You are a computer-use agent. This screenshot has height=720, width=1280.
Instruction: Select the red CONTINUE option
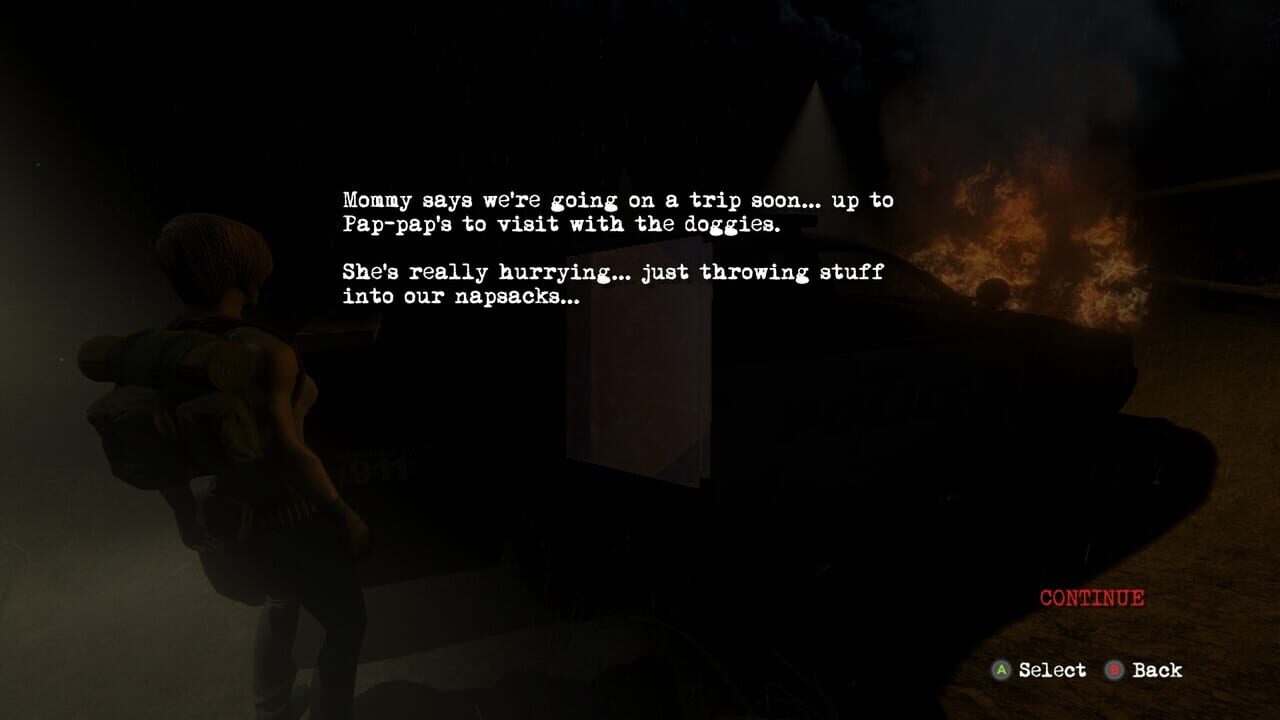point(1091,598)
